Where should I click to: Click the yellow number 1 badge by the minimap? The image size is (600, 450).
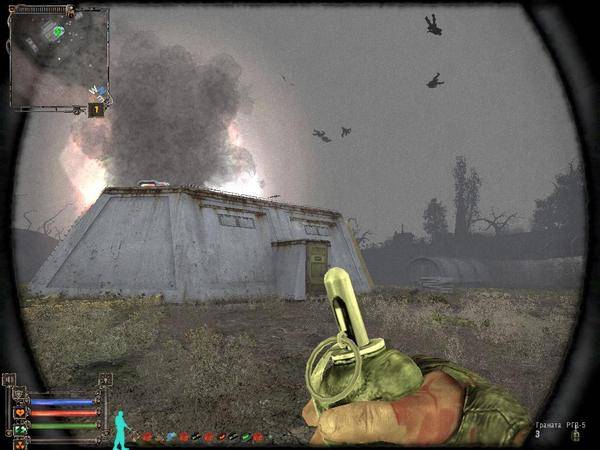(x=97, y=109)
